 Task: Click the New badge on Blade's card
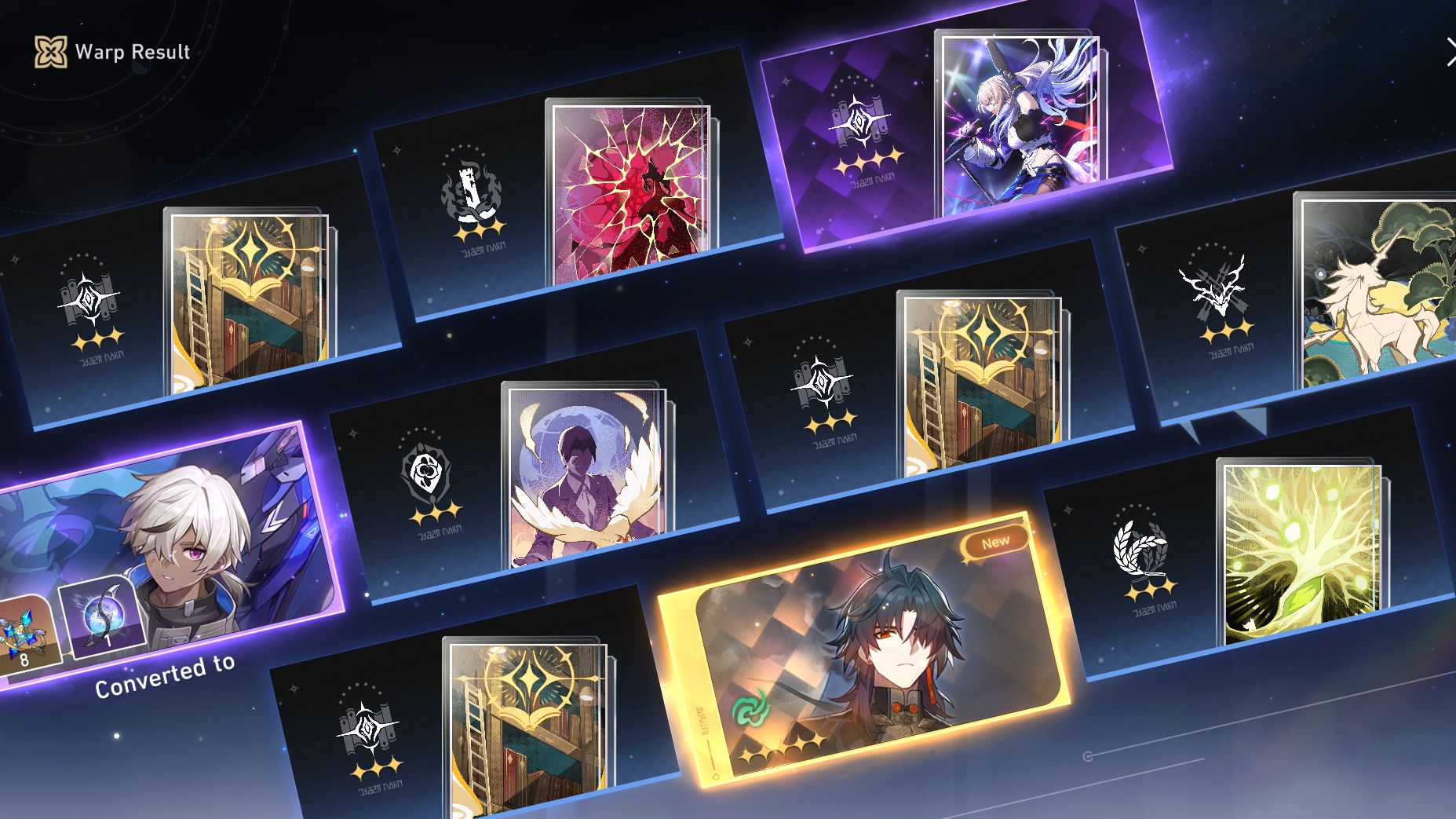point(995,540)
